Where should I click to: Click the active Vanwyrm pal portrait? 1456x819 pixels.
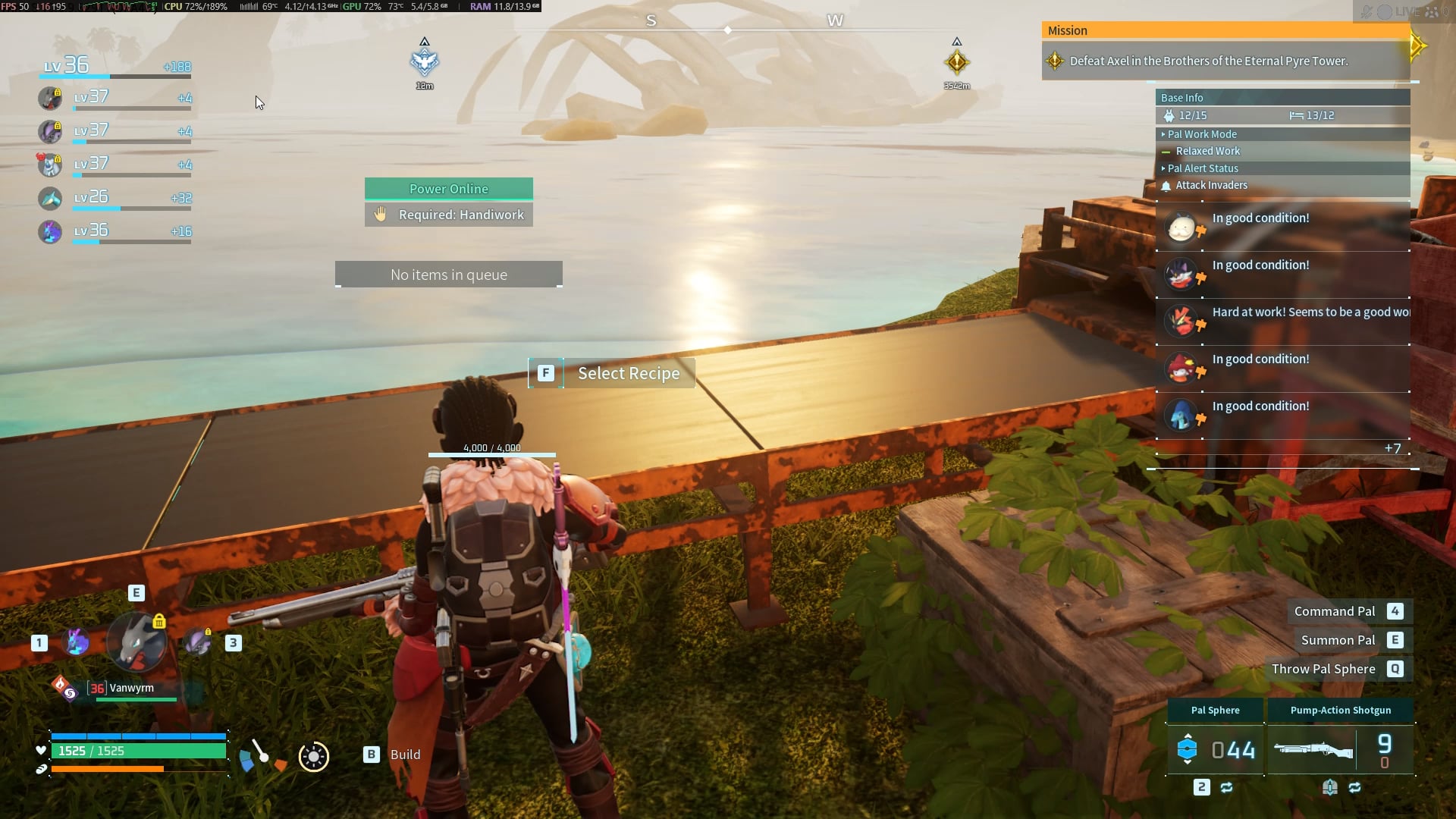[x=136, y=643]
